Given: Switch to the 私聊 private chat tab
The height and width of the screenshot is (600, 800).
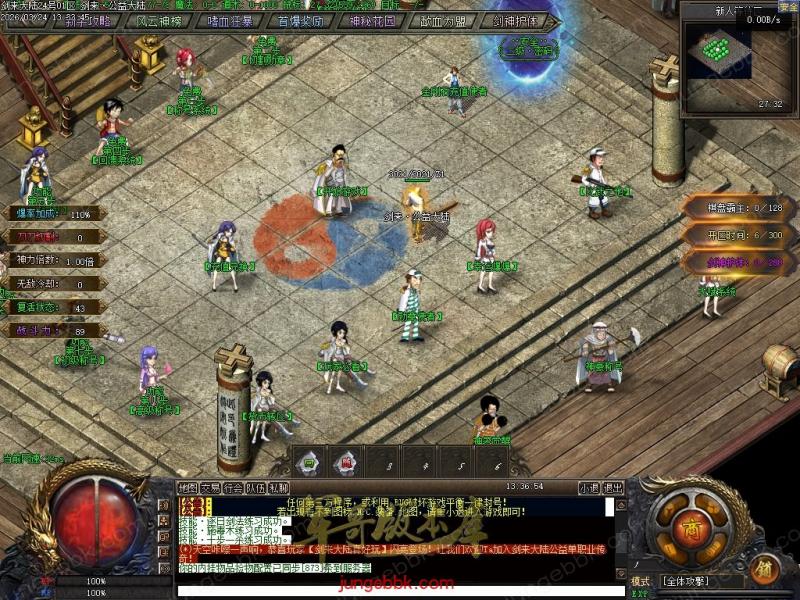Looking at the screenshot, I should tap(278, 488).
